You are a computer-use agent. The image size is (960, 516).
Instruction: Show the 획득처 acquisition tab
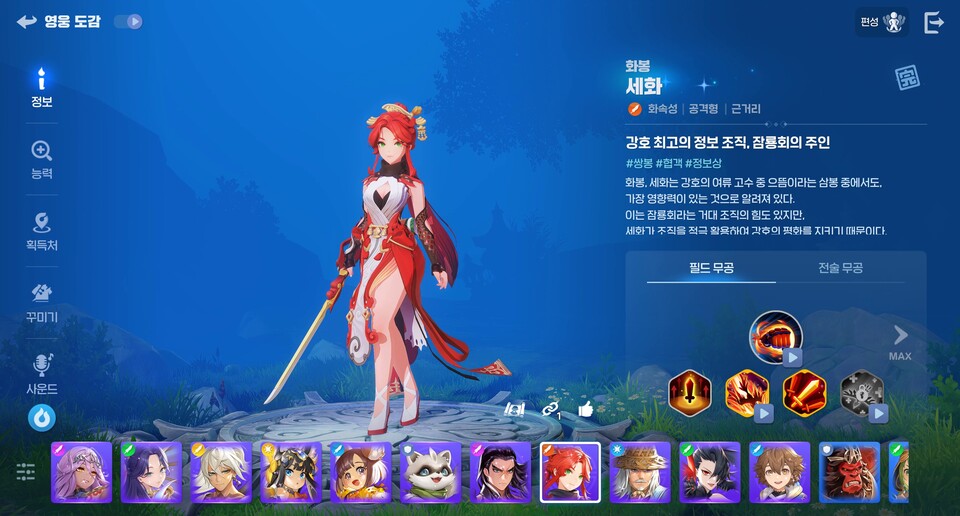[x=41, y=231]
